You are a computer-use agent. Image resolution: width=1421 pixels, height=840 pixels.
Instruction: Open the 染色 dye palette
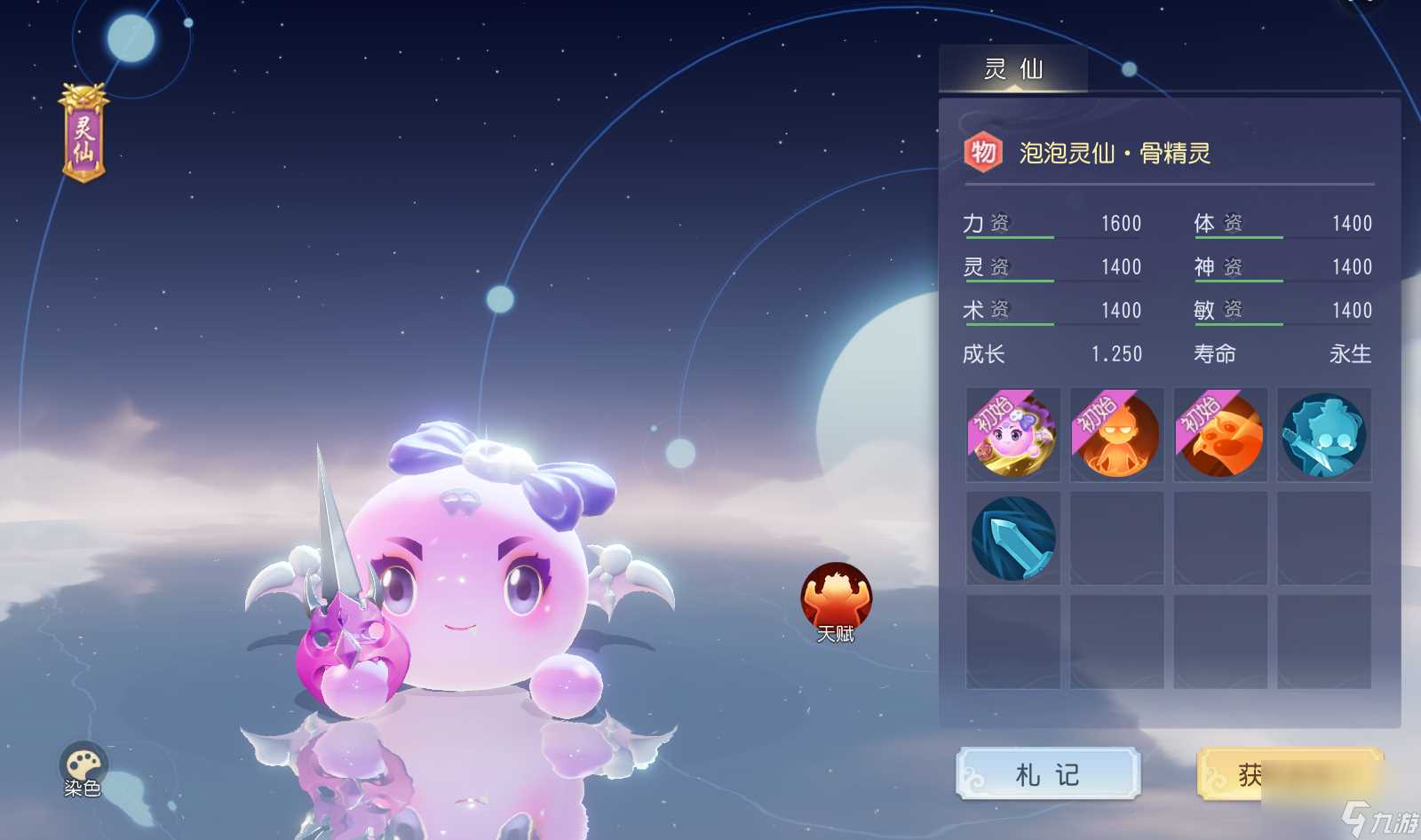coord(83,767)
